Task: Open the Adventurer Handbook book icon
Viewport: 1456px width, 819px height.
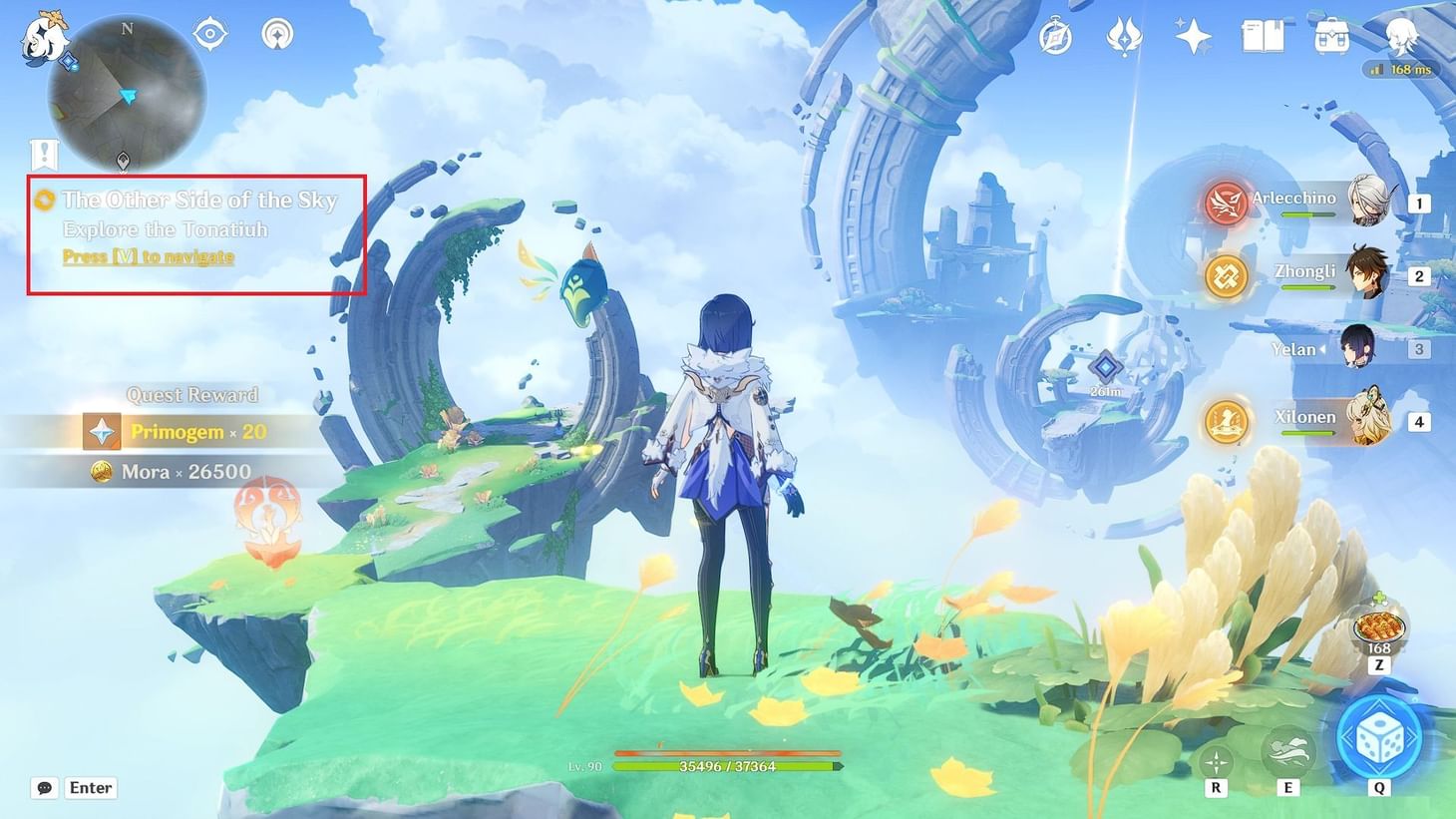Action: pos(1261,34)
